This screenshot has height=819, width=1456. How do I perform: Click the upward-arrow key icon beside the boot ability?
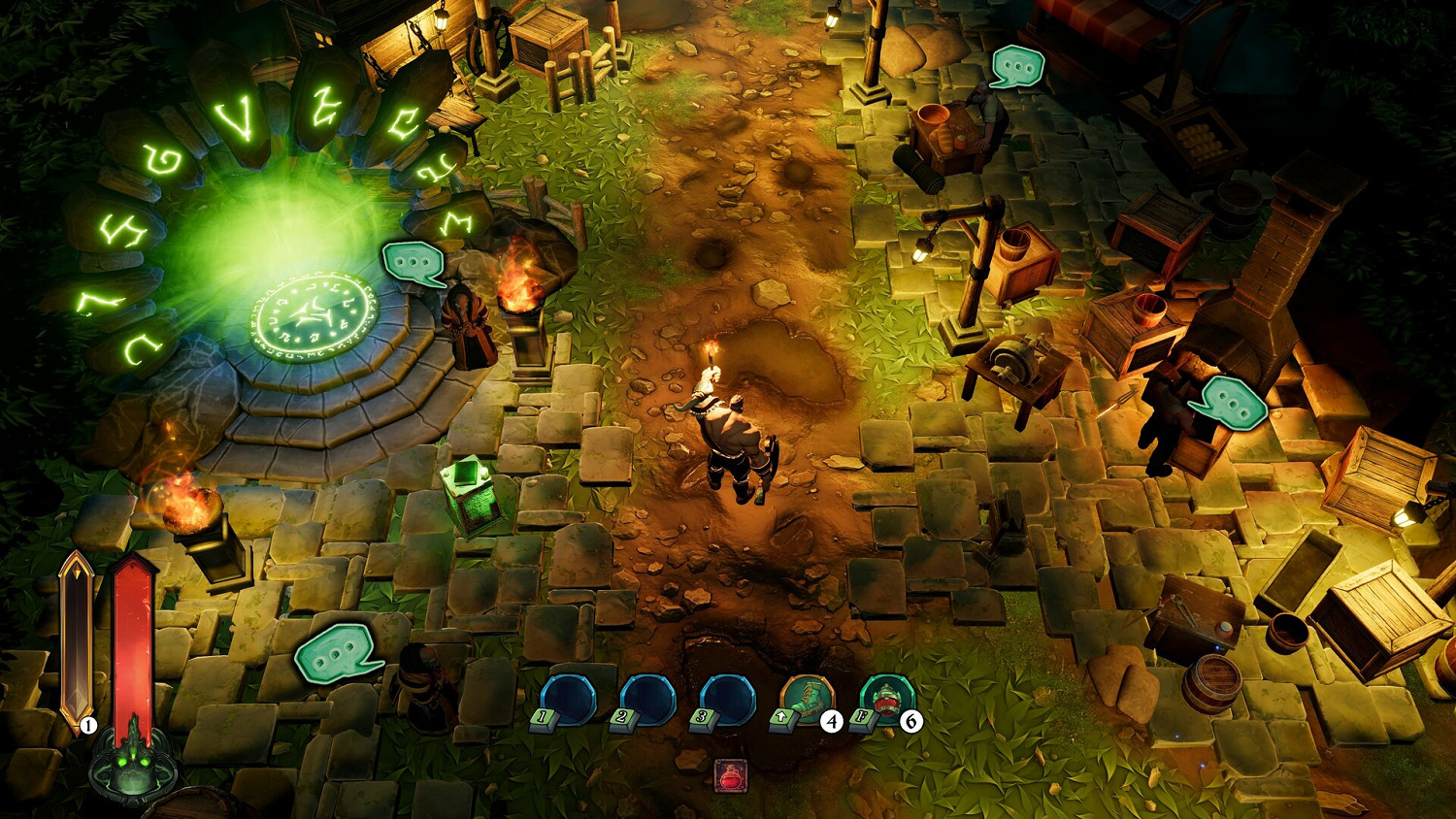(781, 718)
